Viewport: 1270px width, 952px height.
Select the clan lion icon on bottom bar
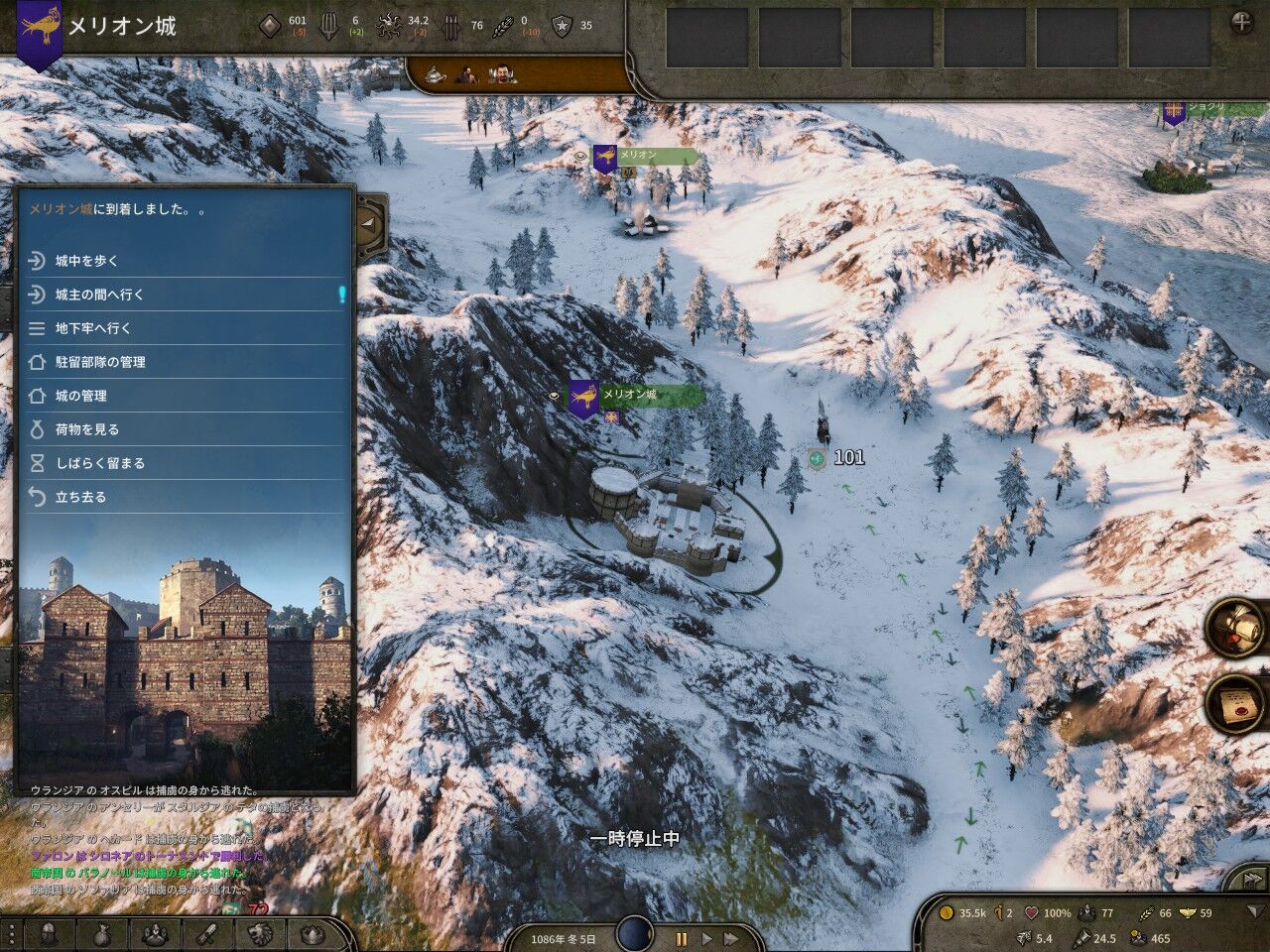[x=260, y=934]
